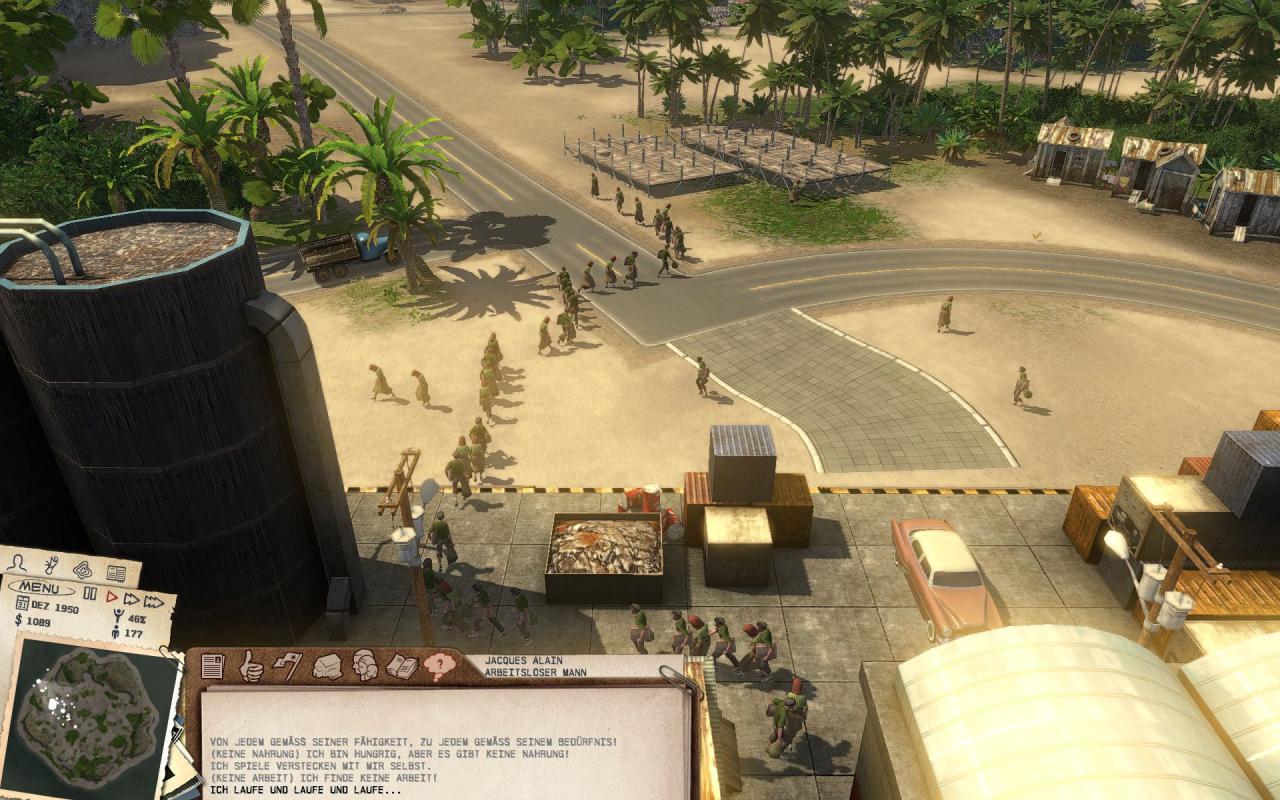Show the island overlay map icon

[x=83, y=570]
